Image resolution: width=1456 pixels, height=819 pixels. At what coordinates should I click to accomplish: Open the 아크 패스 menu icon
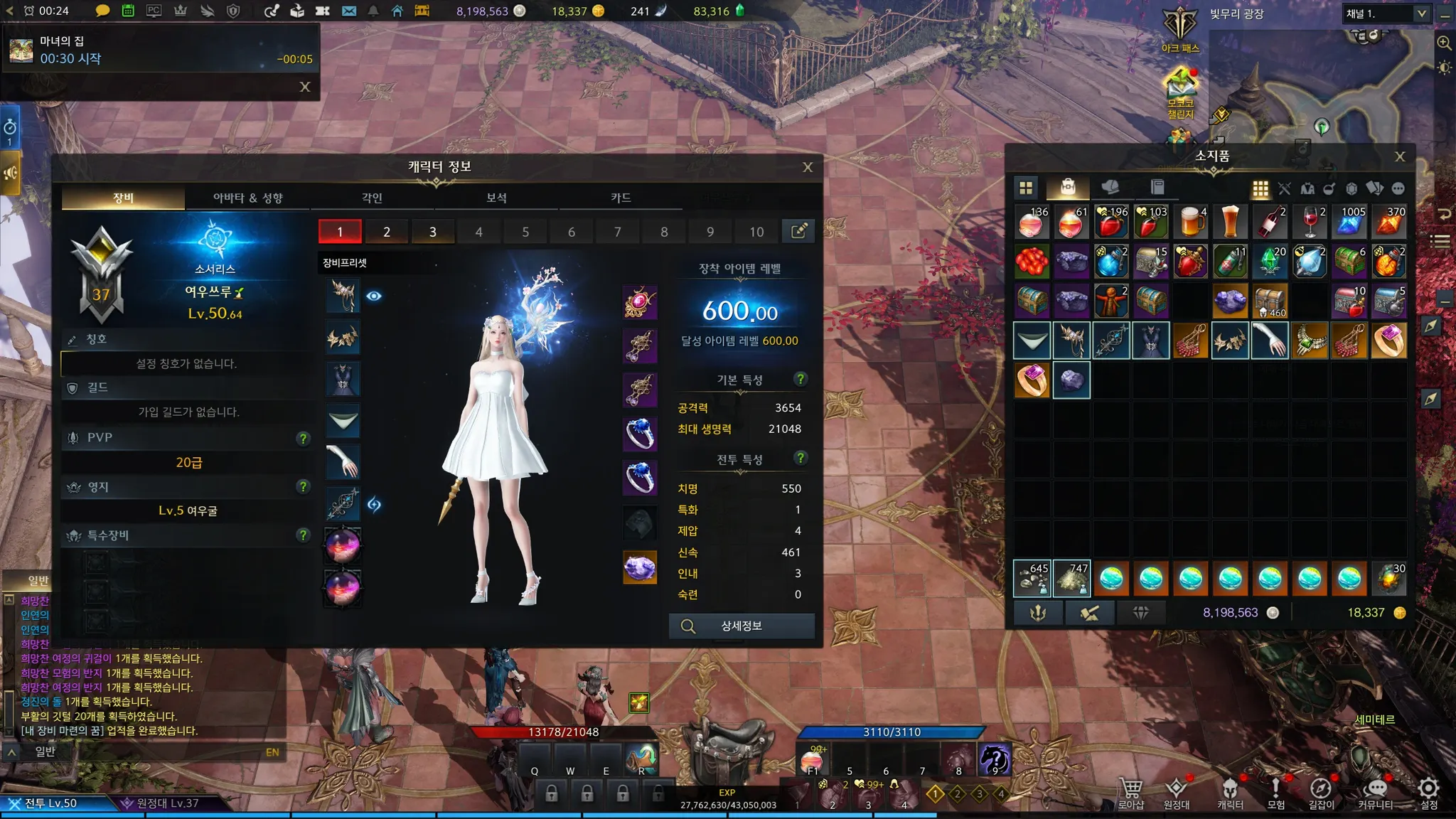[x=1180, y=30]
